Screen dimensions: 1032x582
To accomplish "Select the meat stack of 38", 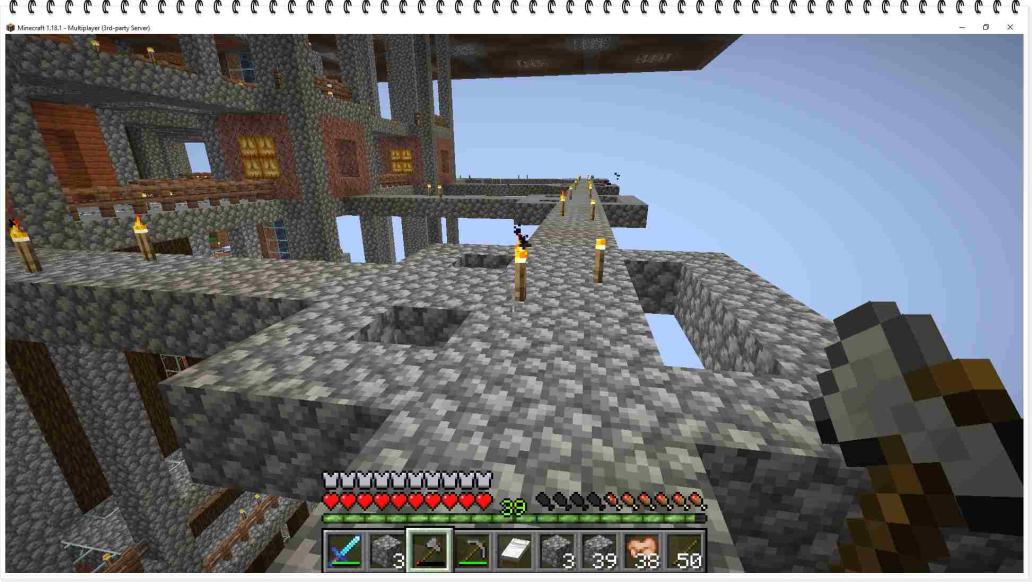I will click(643, 551).
